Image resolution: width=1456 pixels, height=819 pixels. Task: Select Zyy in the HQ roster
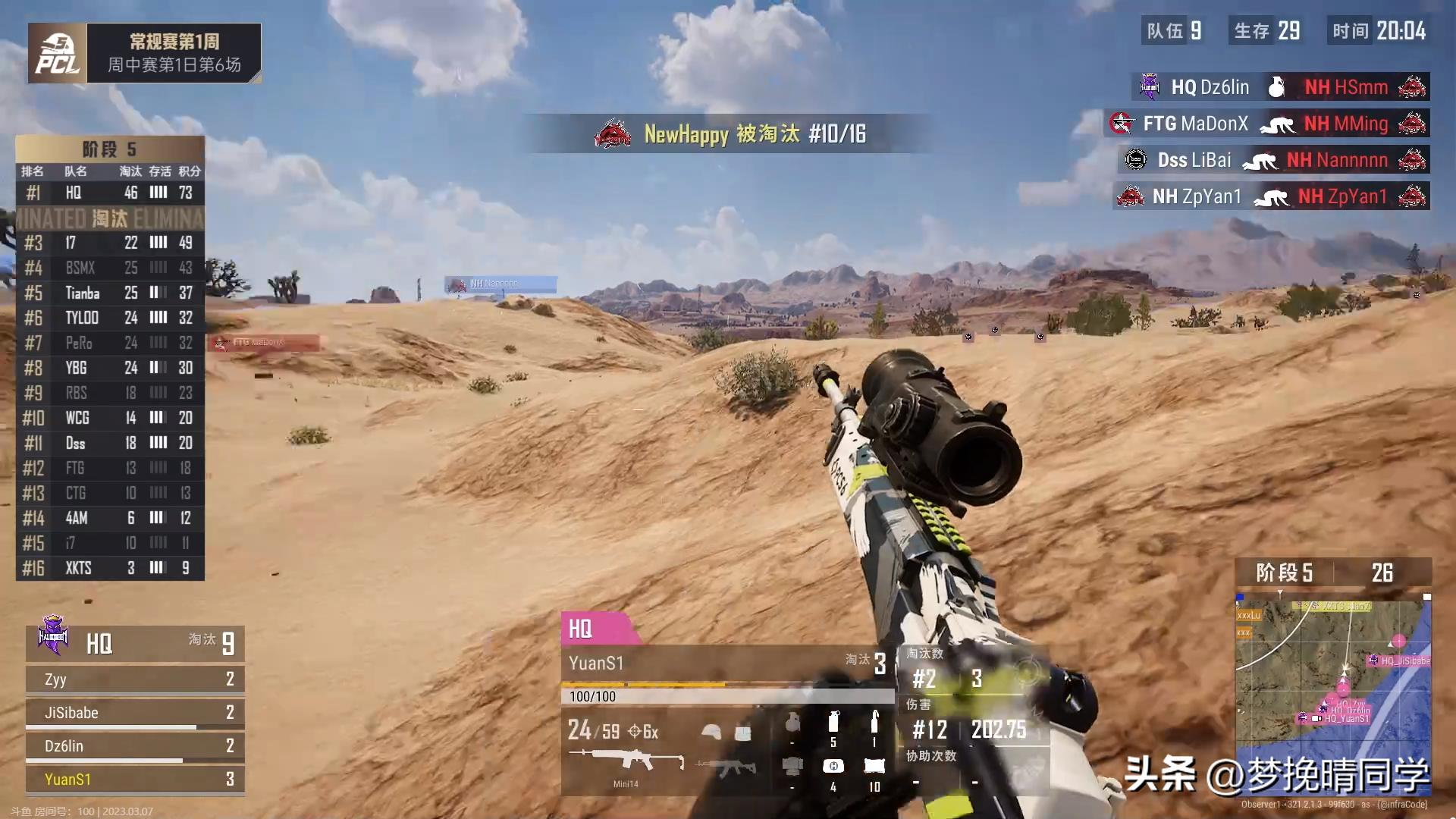[135, 679]
